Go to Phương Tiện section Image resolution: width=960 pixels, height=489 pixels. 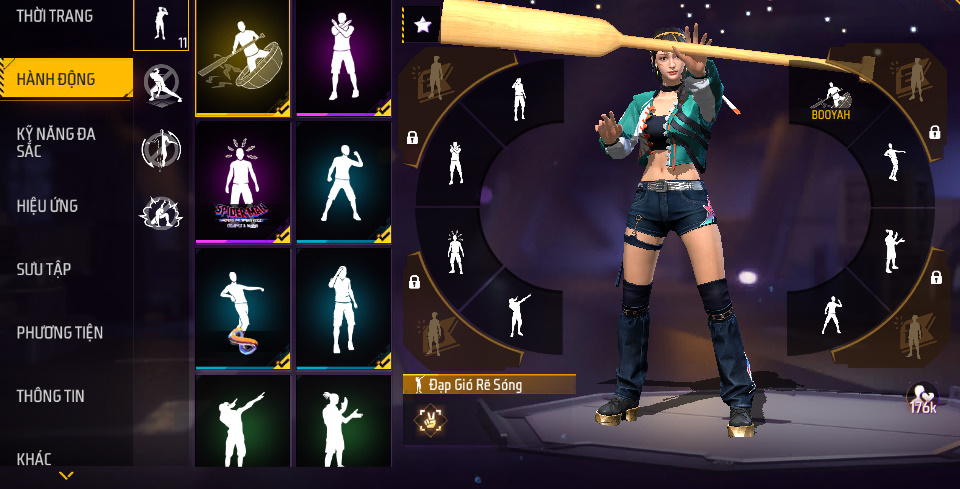(x=60, y=332)
